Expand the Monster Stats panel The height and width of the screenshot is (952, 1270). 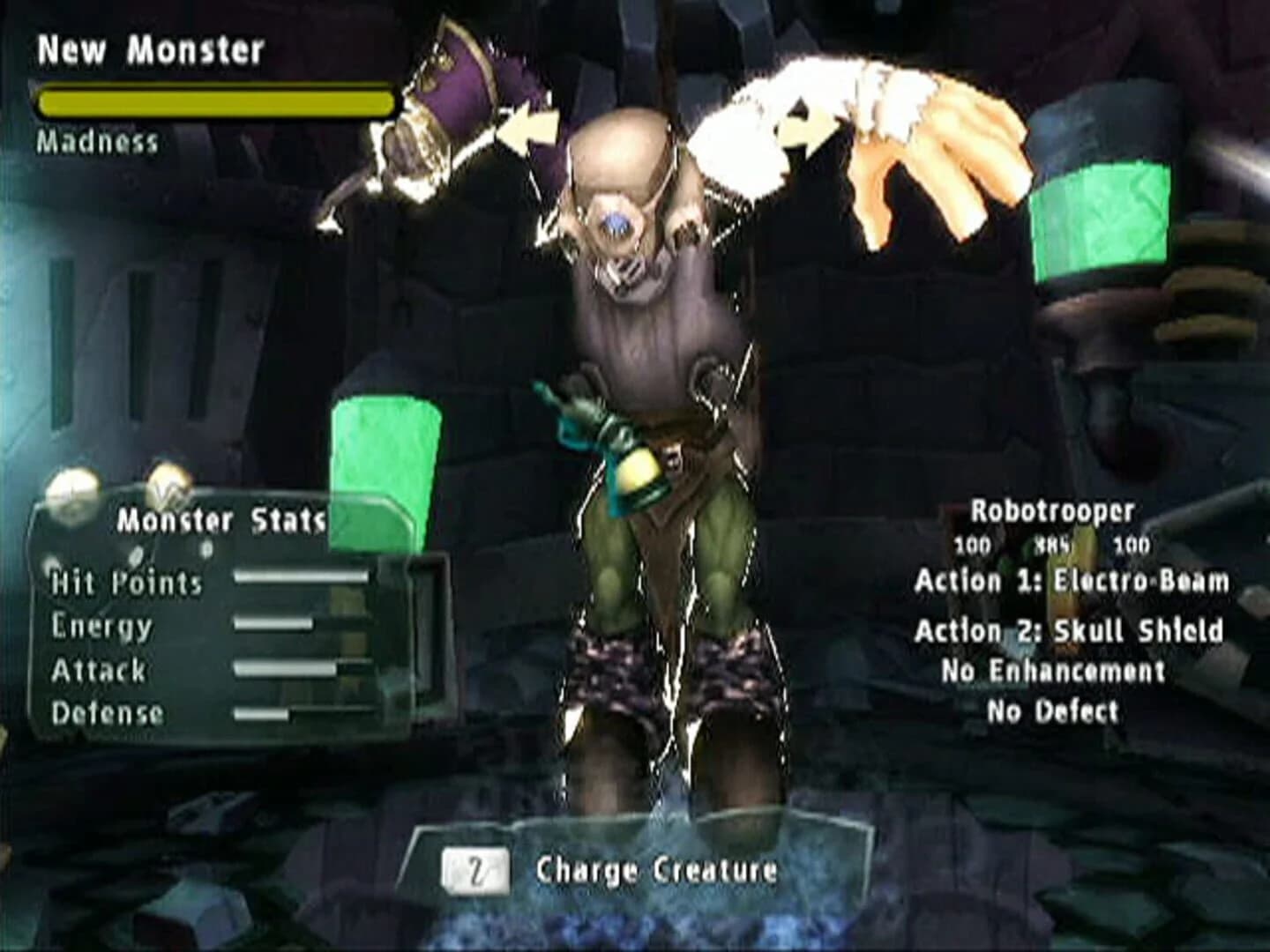tap(220, 520)
